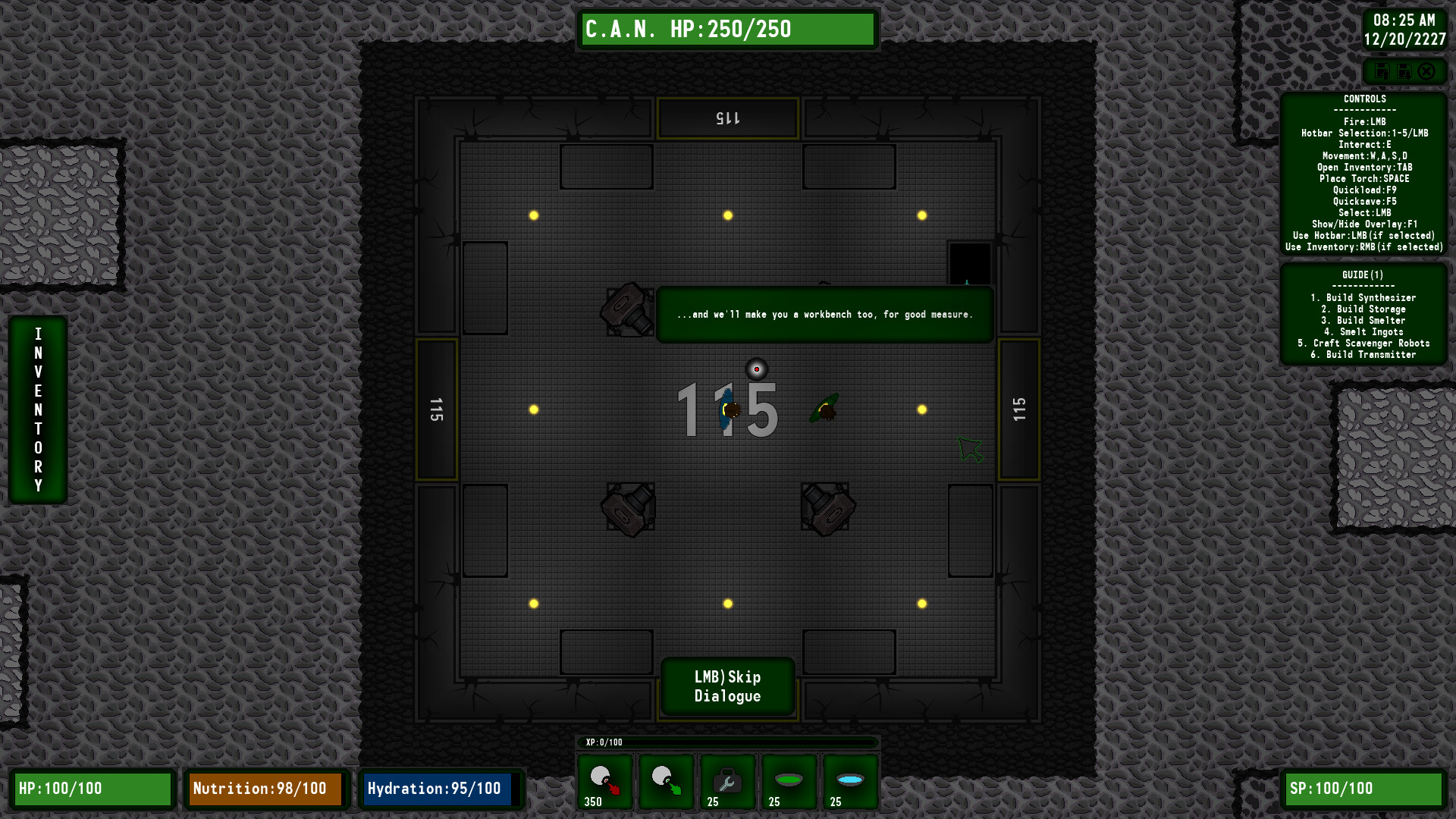
Task: Toggle the overlay via the Show/Hide Overlay entry
Action: click(1364, 224)
